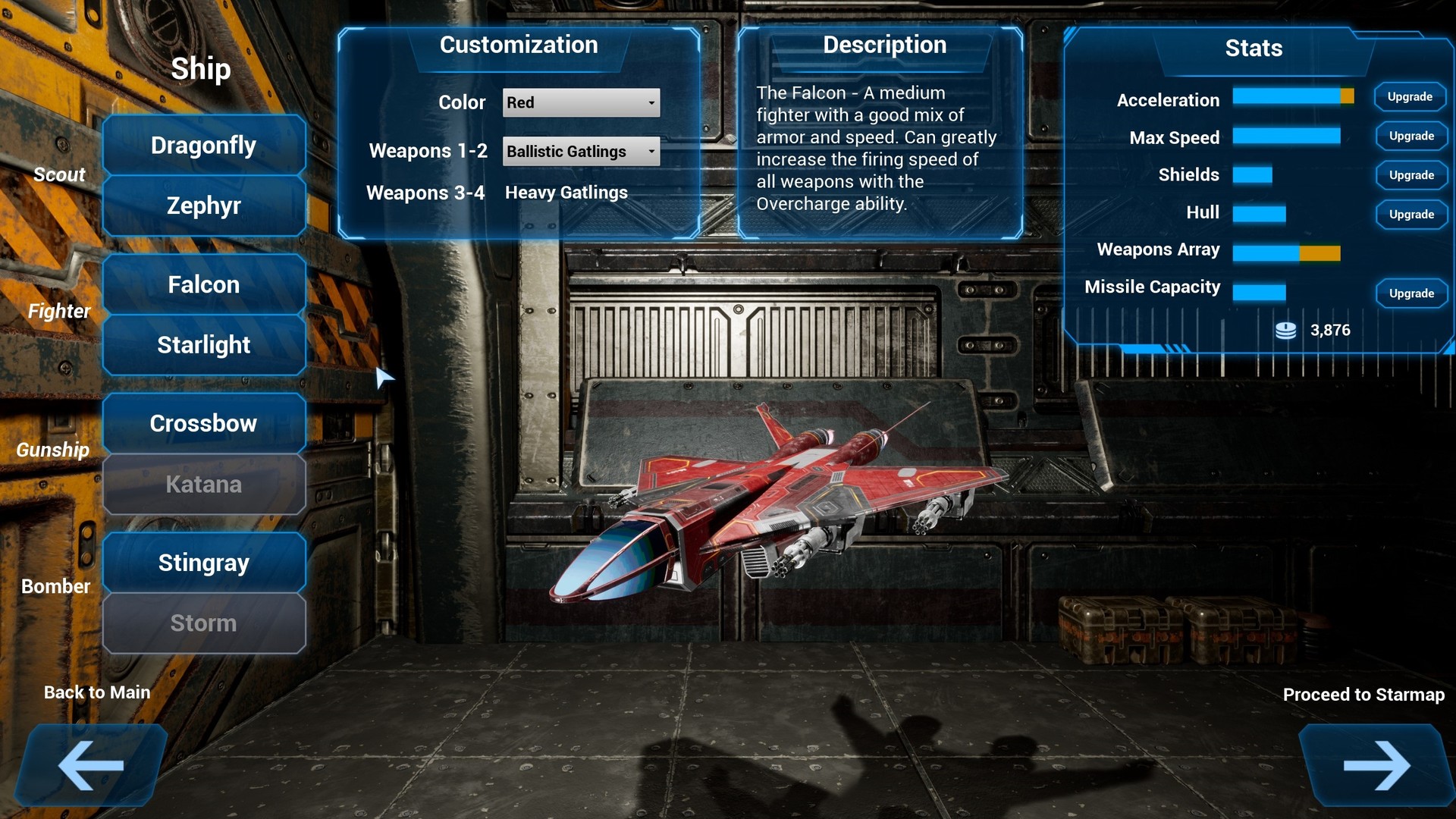Viewport: 1456px width, 819px height.
Task: Choose the Starlight fighter
Action: (203, 344)
